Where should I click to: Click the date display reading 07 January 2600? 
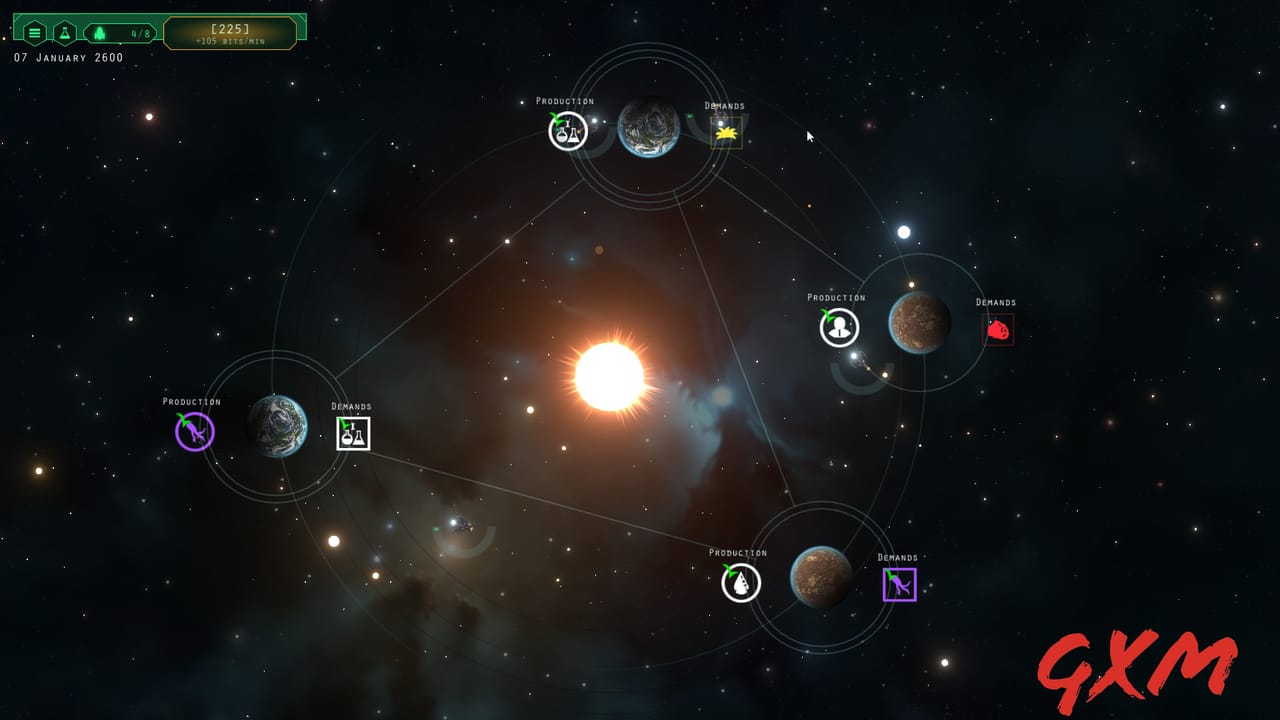coord(65,58)
